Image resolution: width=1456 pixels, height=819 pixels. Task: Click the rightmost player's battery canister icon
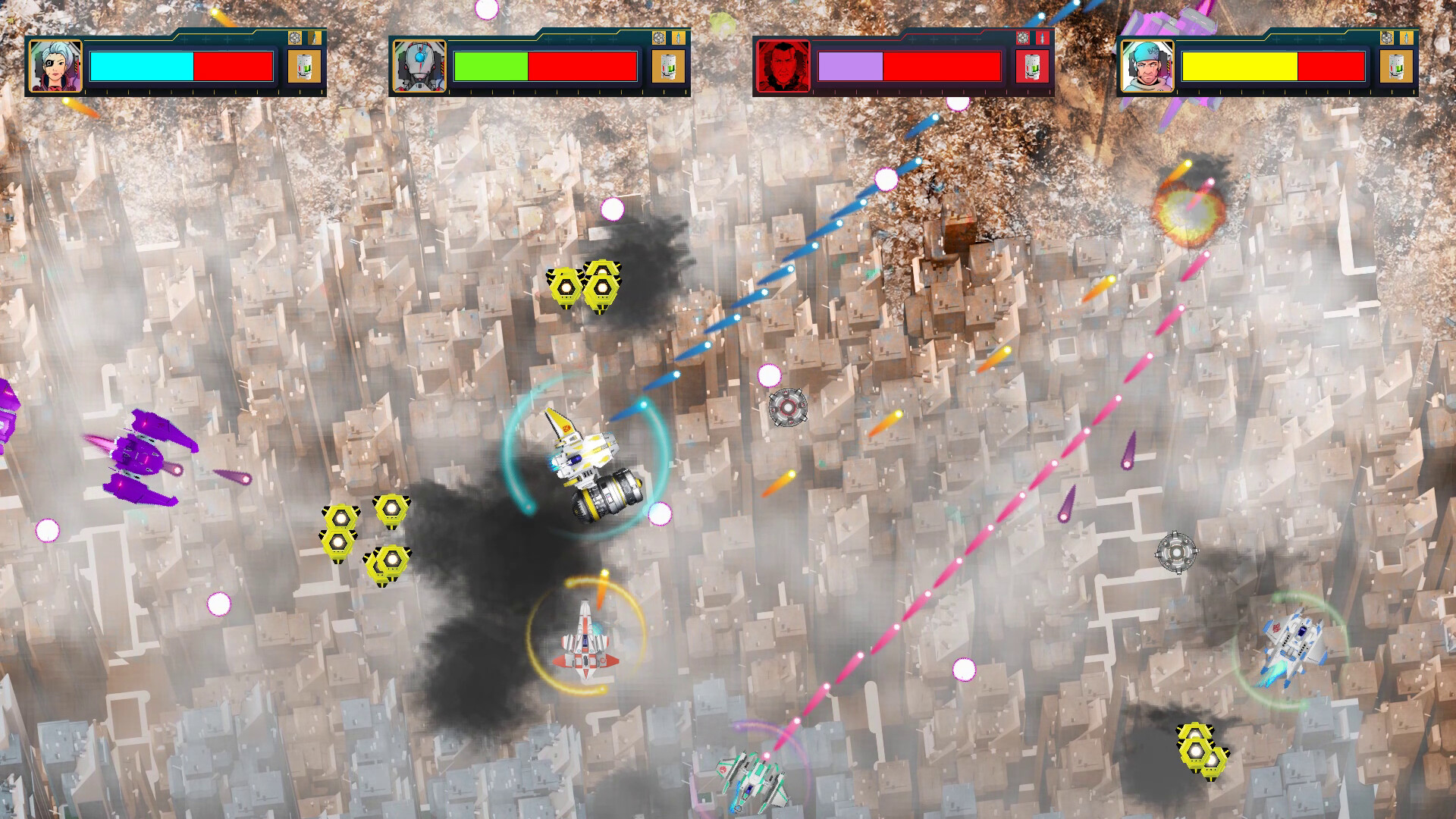pyautogui.click(x=1395, y=67)
